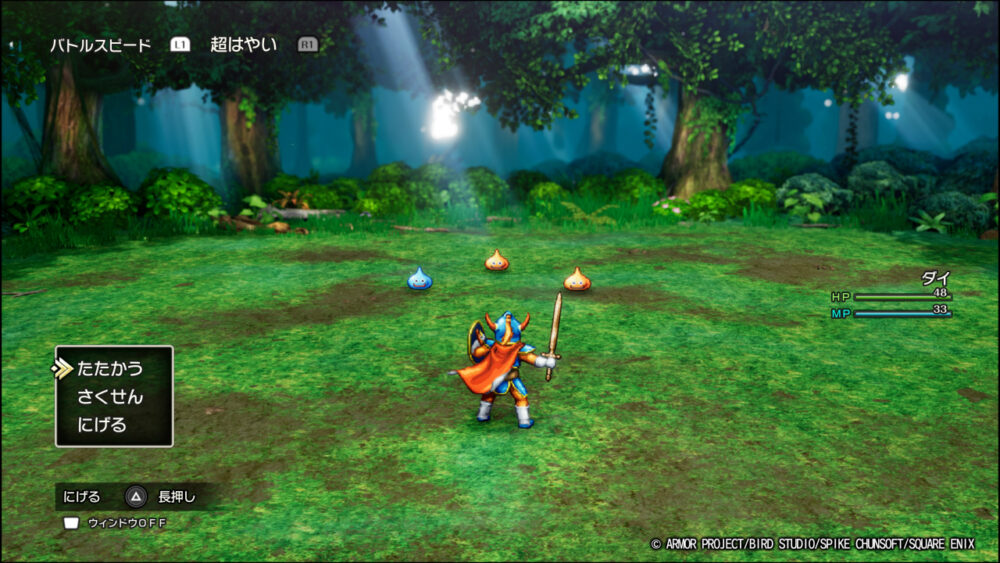Choose the さくせん command
This screenshot has width=1000, height=563.
coord(109,397)
